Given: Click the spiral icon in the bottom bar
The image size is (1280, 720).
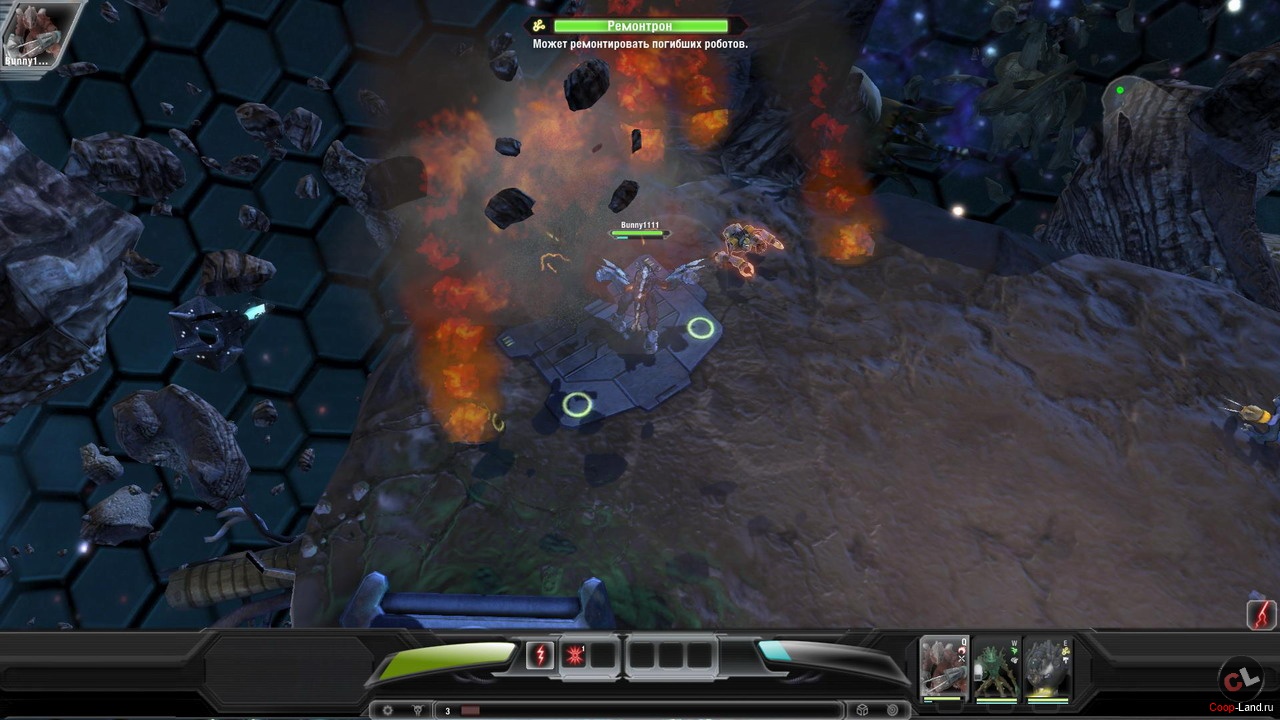Looking at the screenshot, I should (x=893, y=710).
